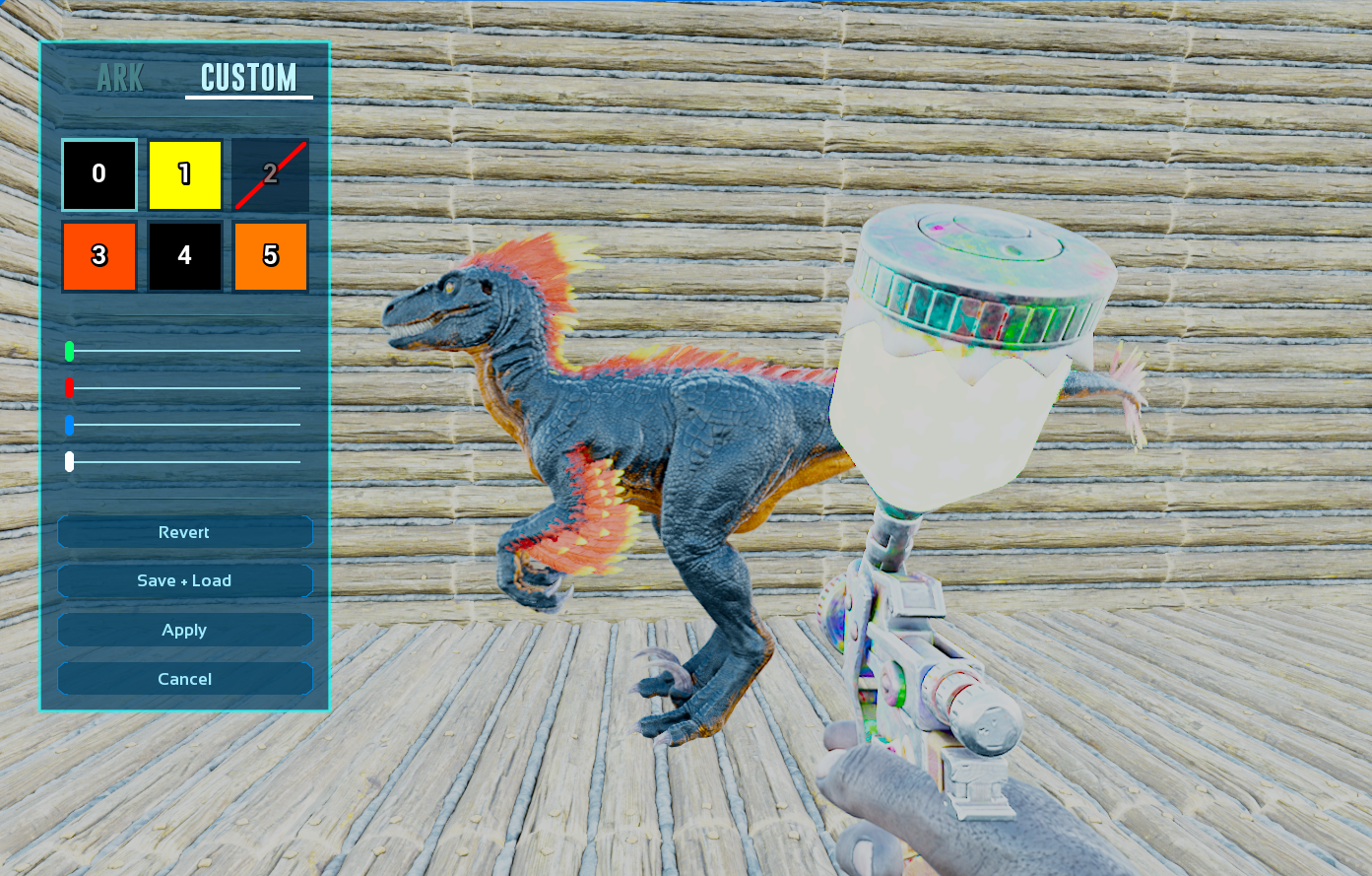Select the yellow region 1 swatch
Image resolution: width=1372 pixels, height=876 pixels.
coord(185,174)
